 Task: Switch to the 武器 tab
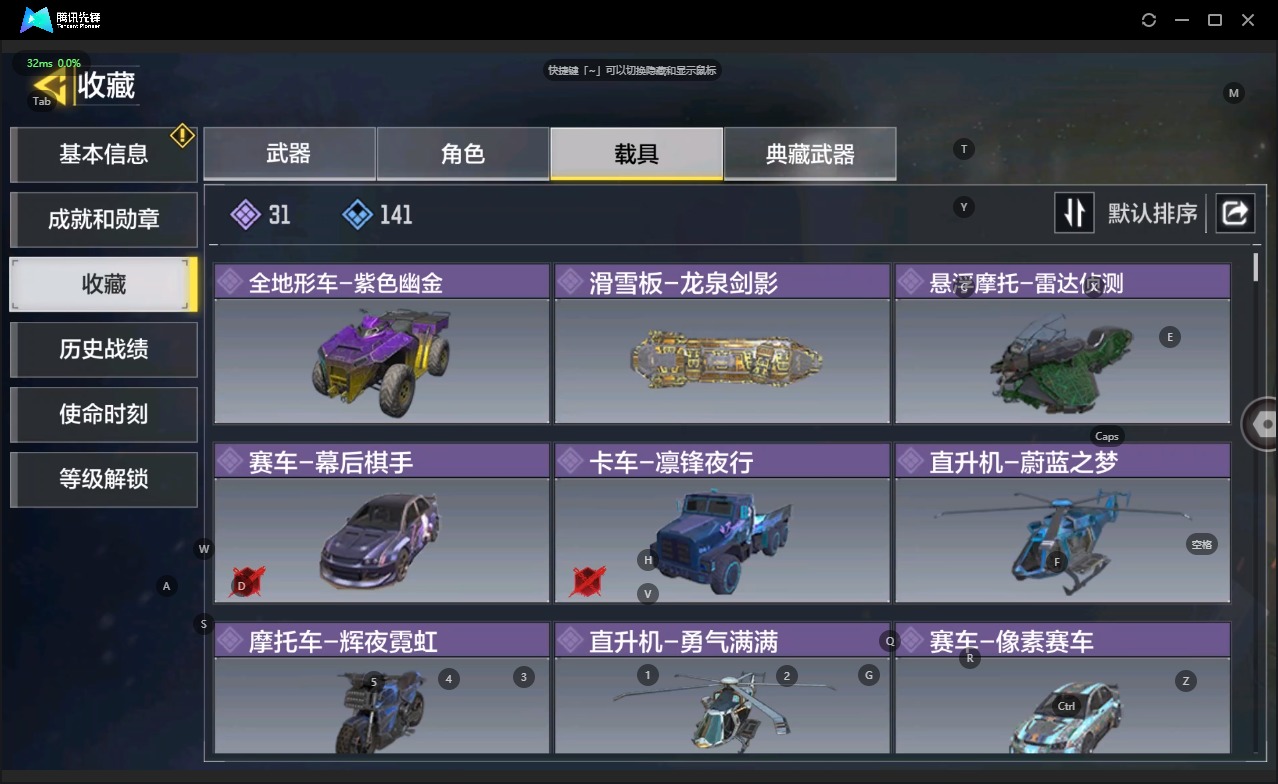tap(289, 154)
